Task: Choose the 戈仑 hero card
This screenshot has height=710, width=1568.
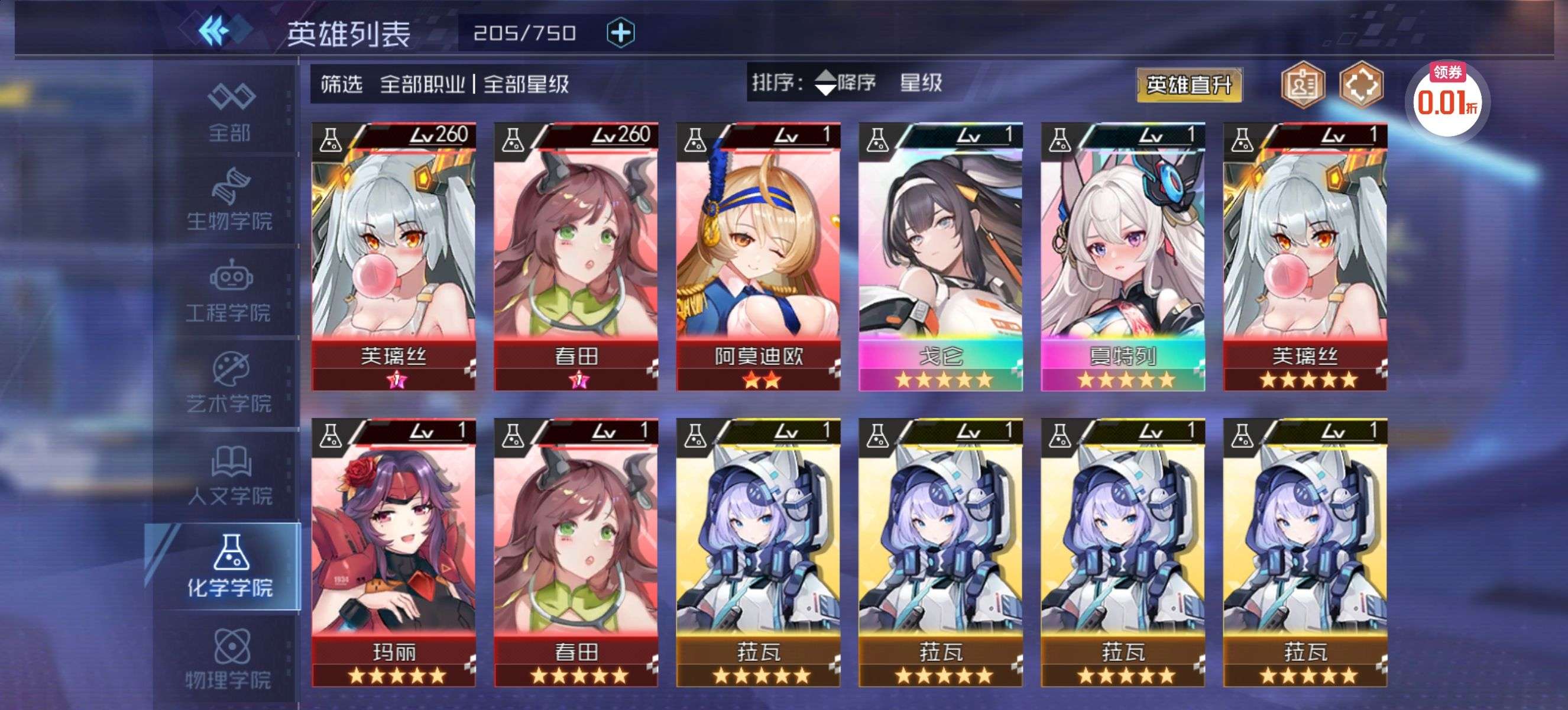Action: click(941, 256)
